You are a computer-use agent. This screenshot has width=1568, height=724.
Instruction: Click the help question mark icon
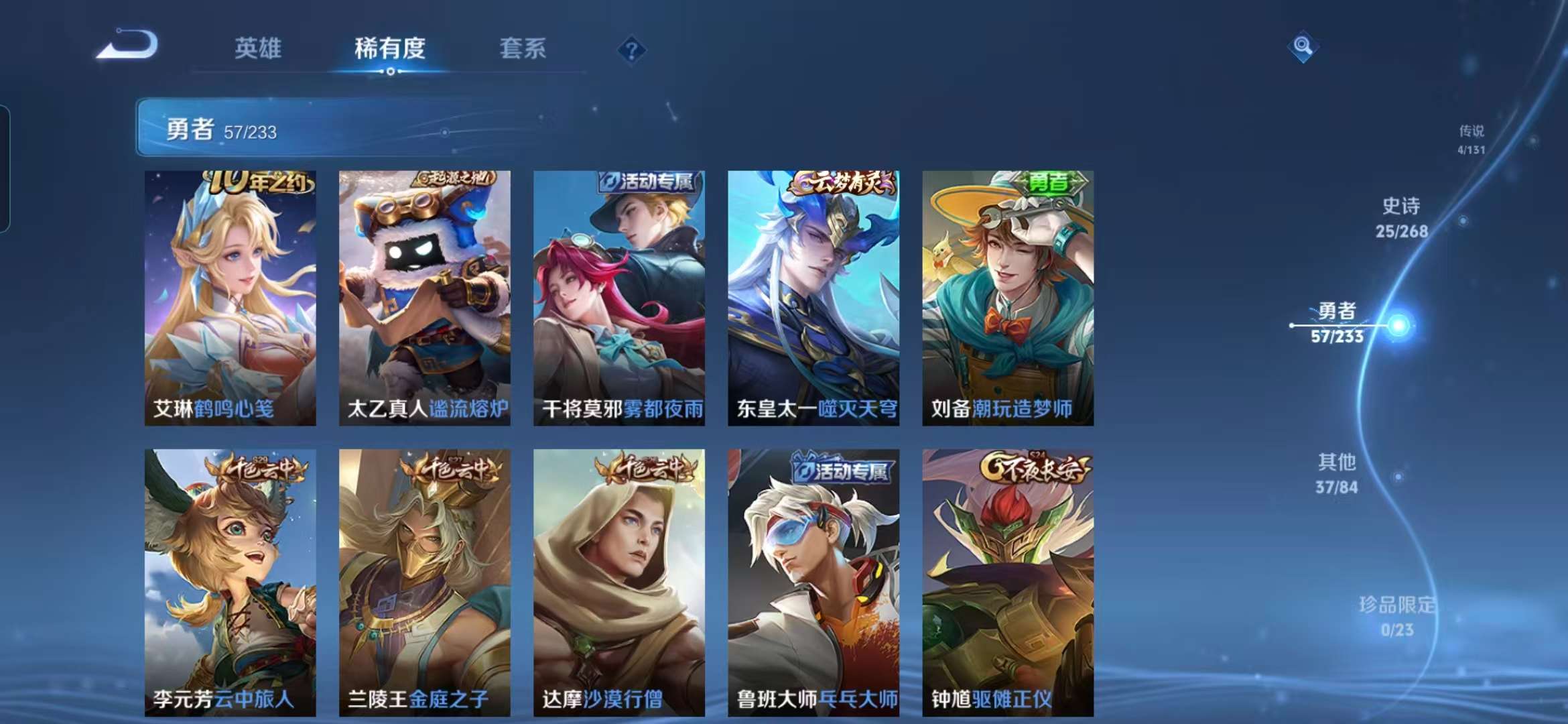click(631, 49)
